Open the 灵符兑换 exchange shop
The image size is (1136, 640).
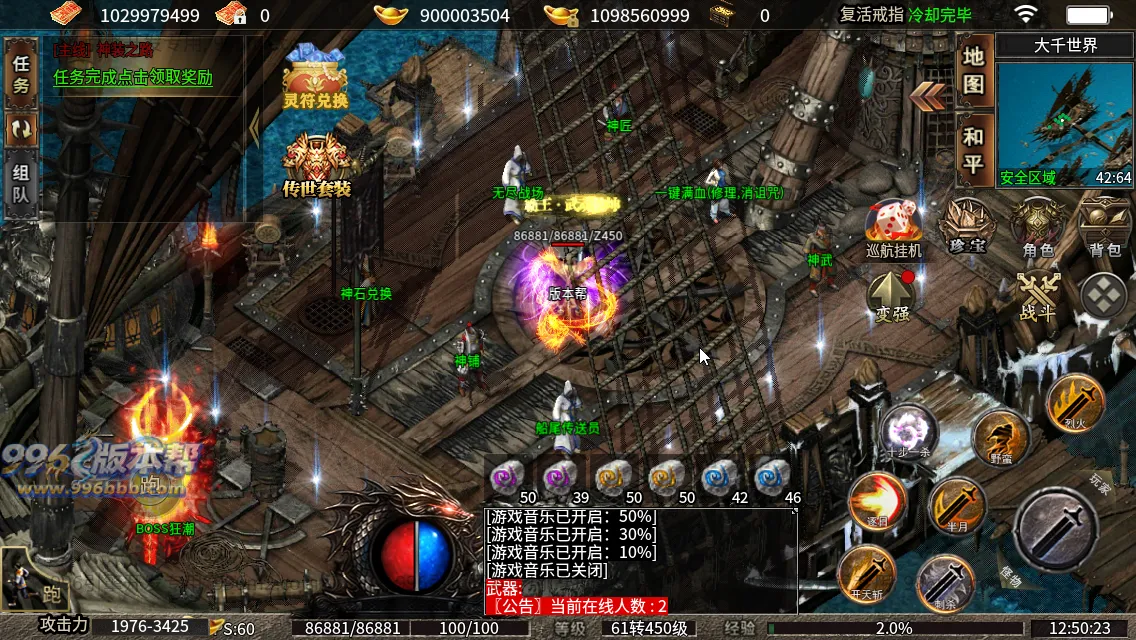(315, 80)
